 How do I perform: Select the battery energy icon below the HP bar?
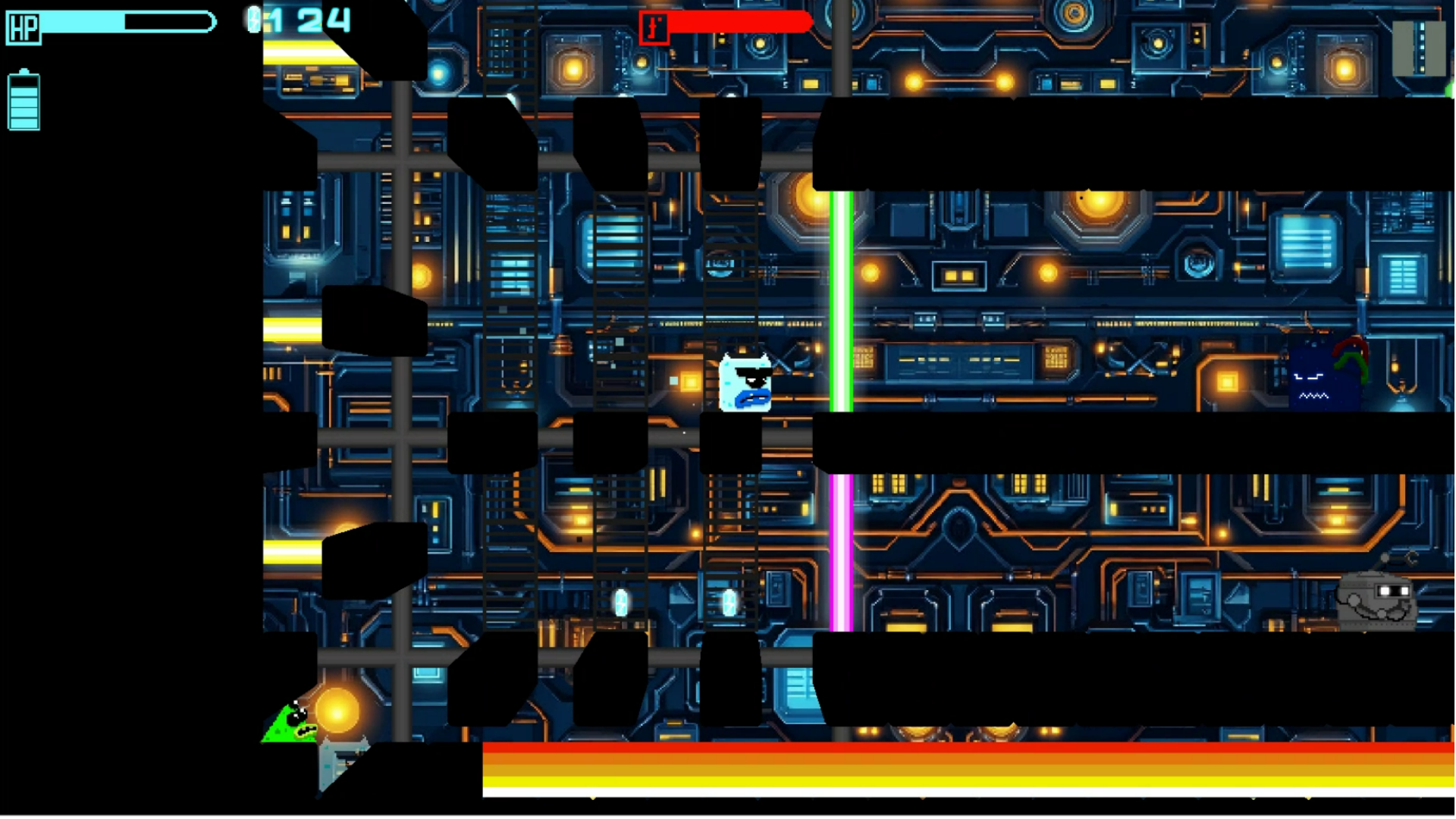[x=23, y=101]
